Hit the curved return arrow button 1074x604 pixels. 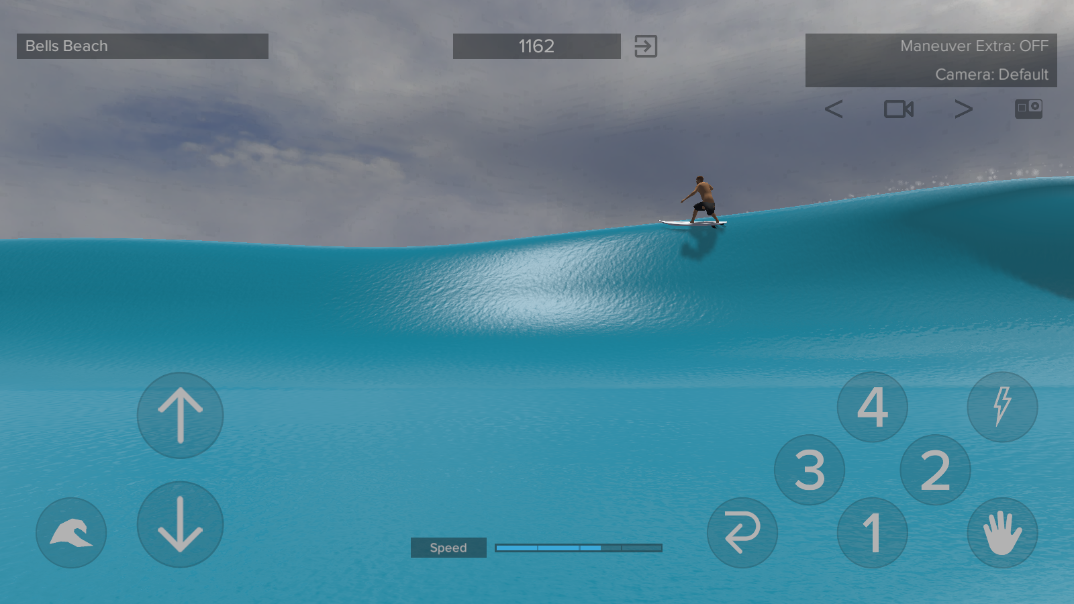[x=742, y=533]
